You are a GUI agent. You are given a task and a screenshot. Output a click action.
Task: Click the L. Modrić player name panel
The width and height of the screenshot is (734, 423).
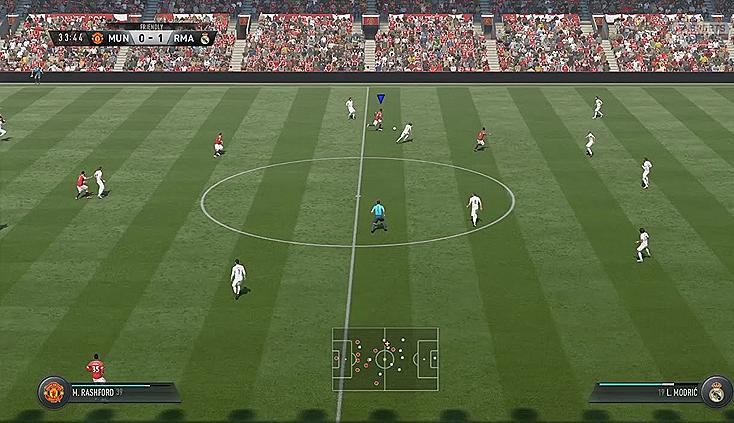coord(646,393)
